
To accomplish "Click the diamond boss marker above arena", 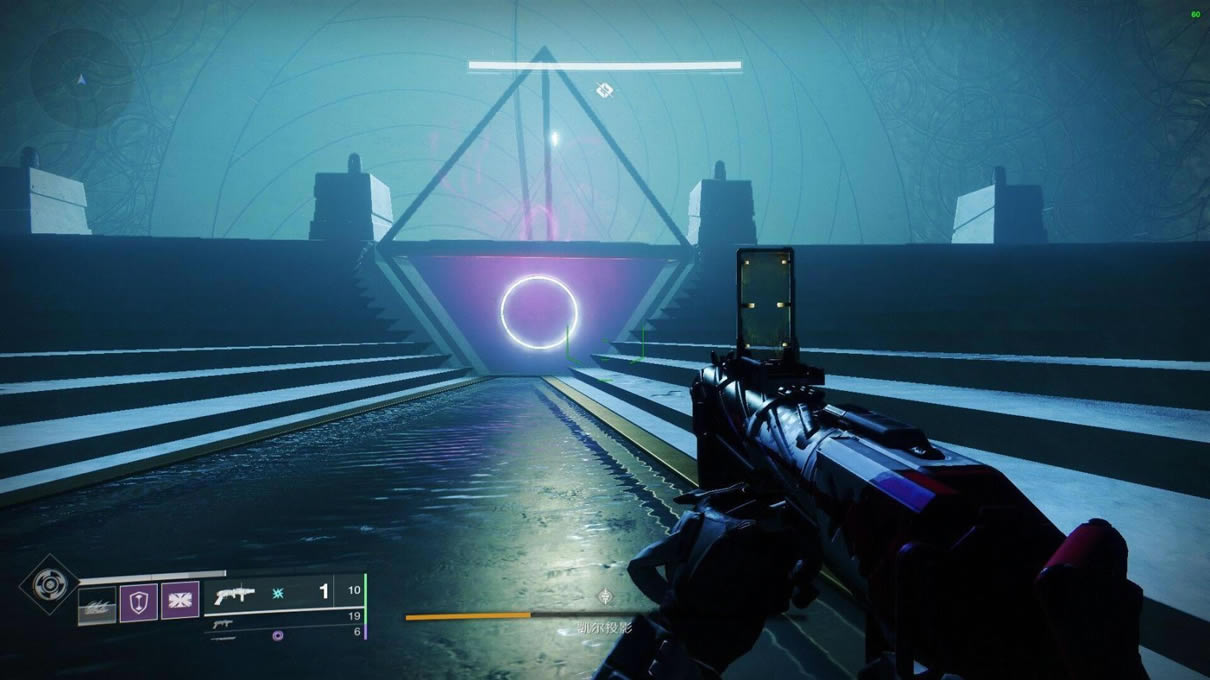I will [603, 91].
